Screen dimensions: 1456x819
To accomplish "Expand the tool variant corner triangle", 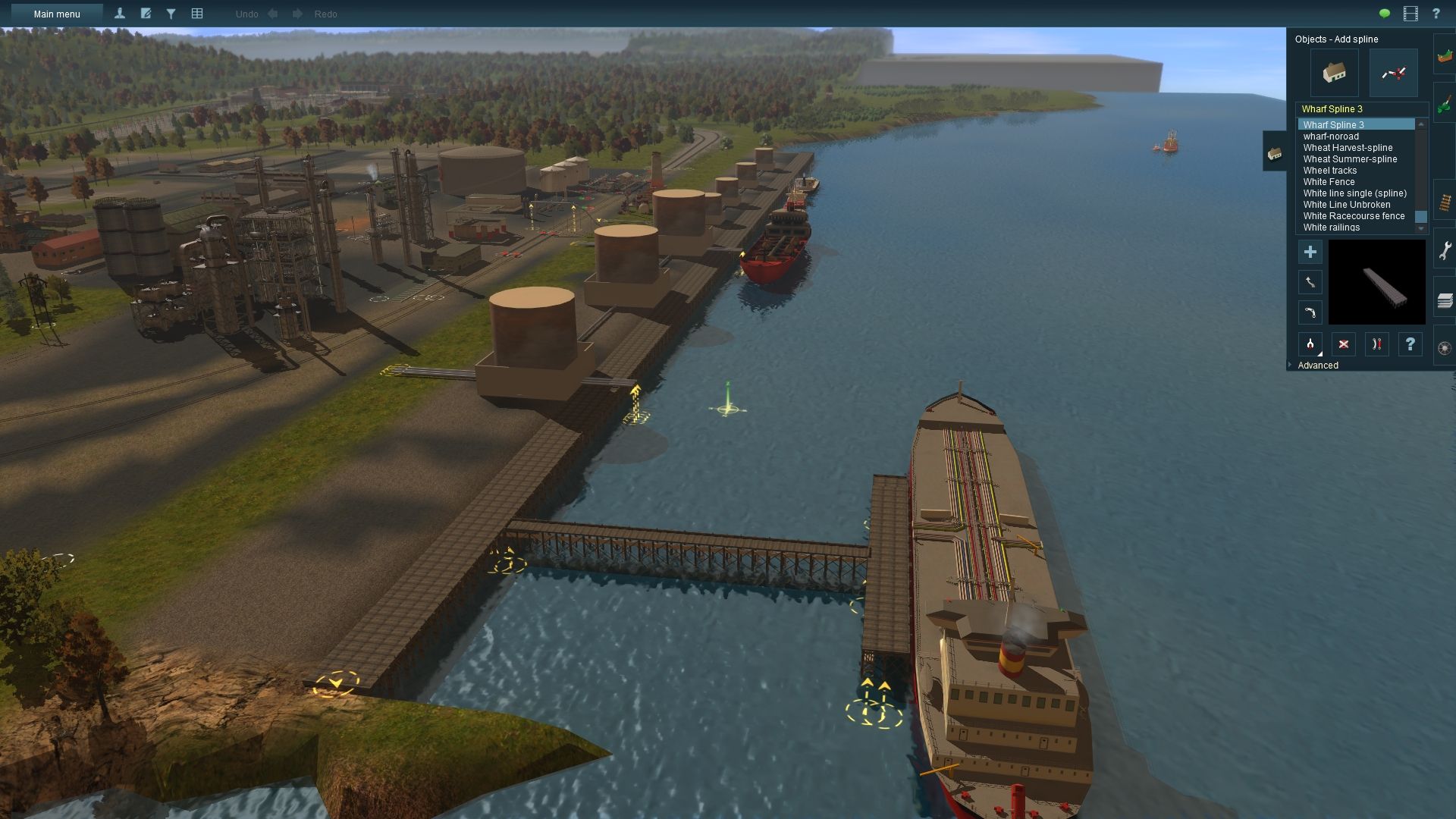I will 1319,353.
